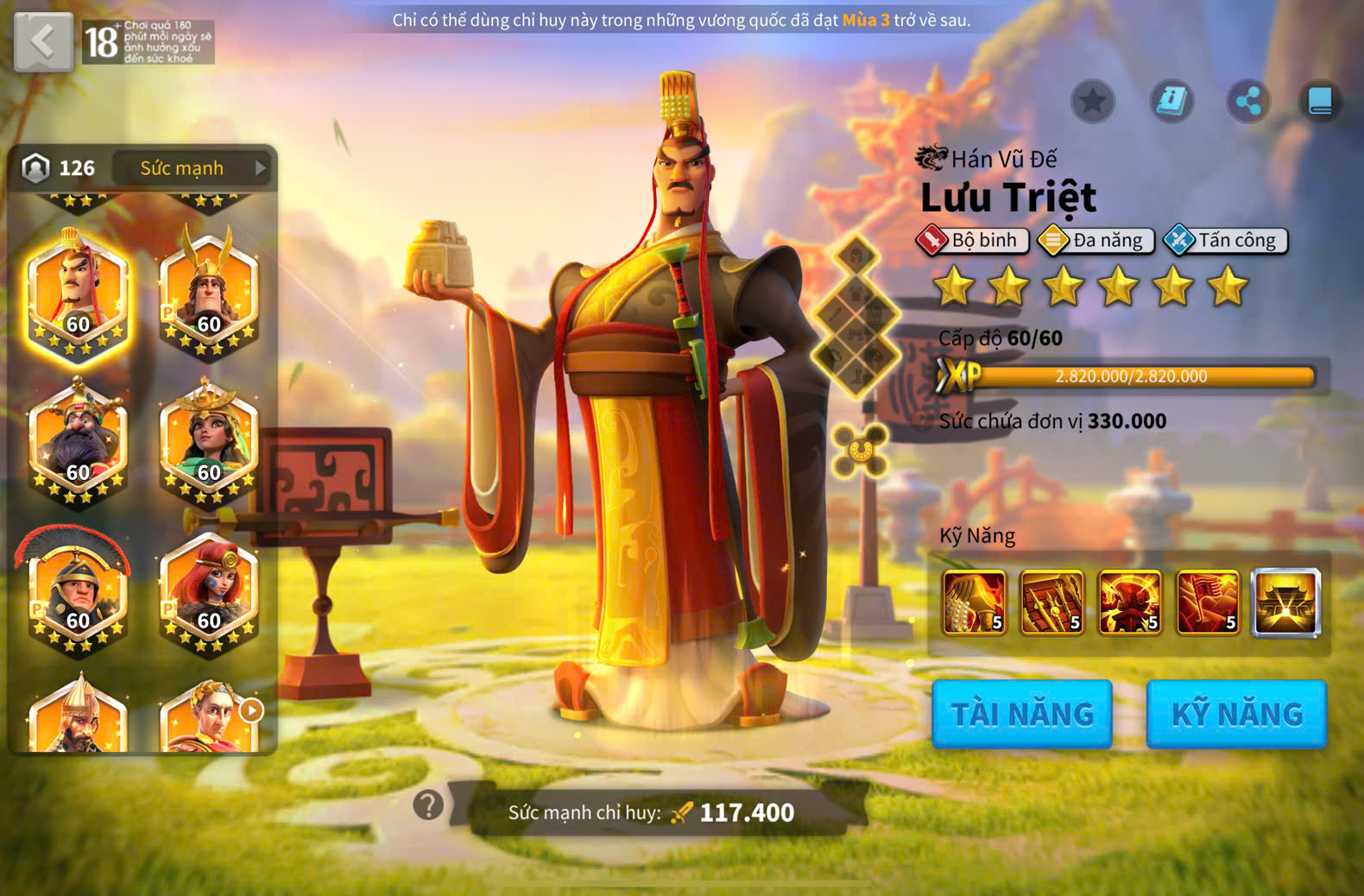This screenshot has width=1364, height=896.
Task: Pick the golden-crowned queen commander portrait
Action: (209, 442)
